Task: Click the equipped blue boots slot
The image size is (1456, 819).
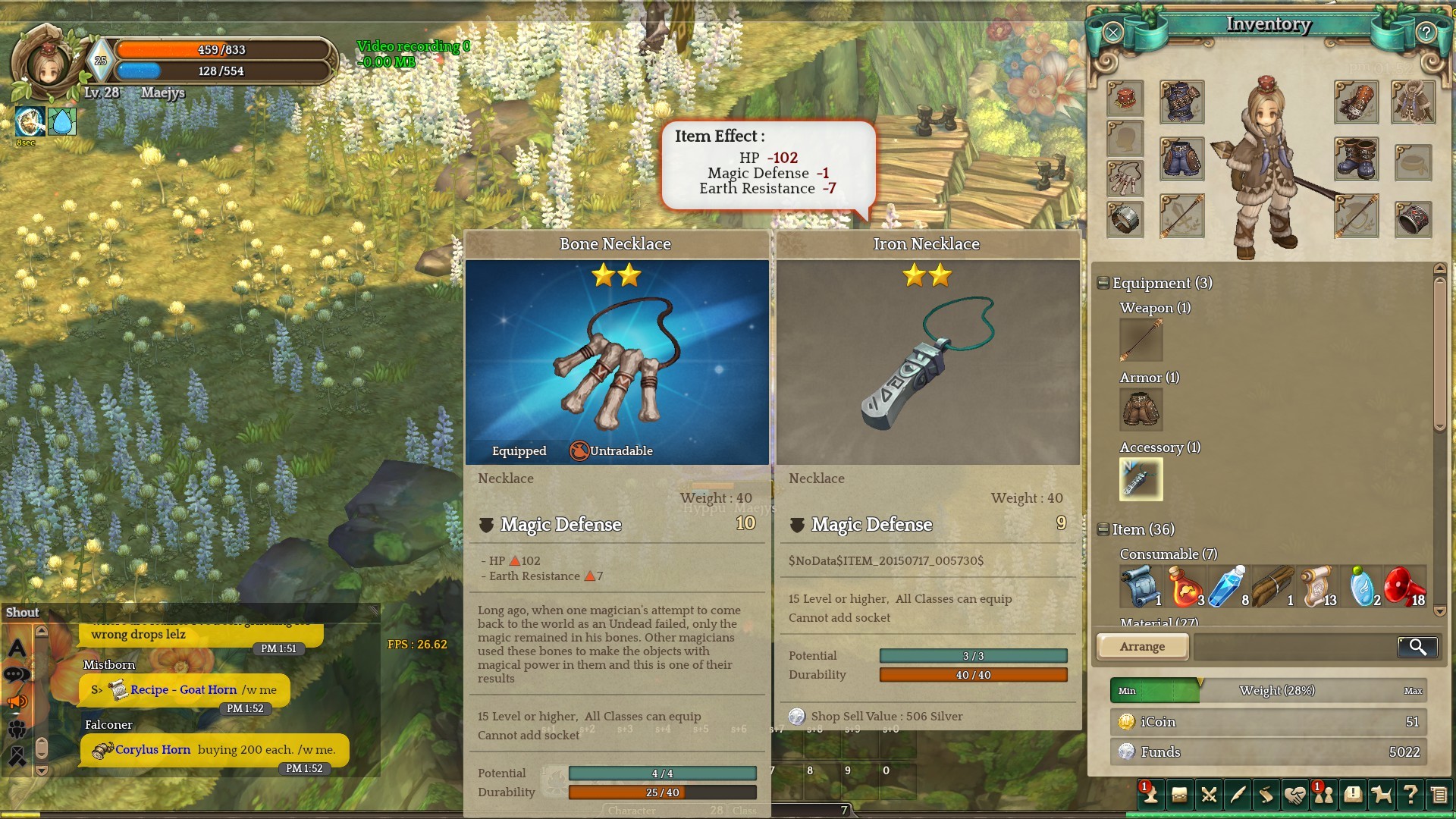Action: (1356, 159)
